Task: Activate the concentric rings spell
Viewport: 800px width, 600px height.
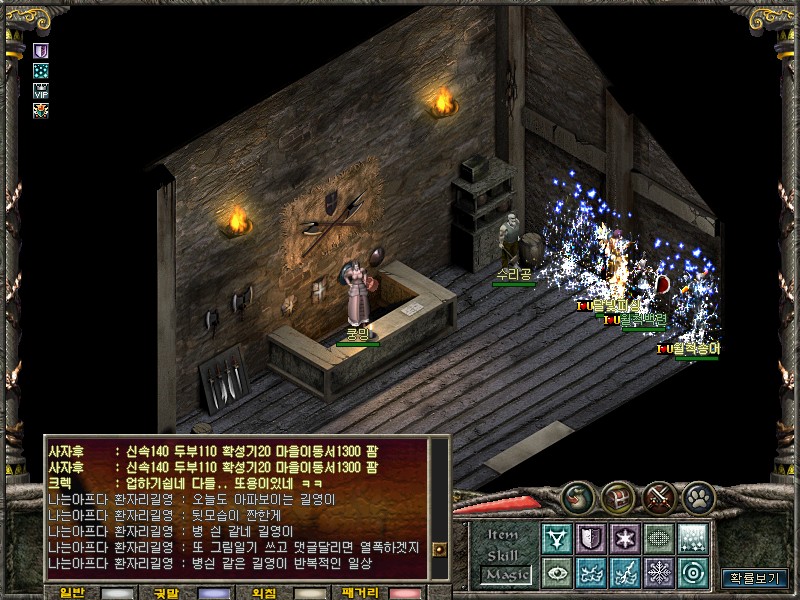Action: [692, 572]
